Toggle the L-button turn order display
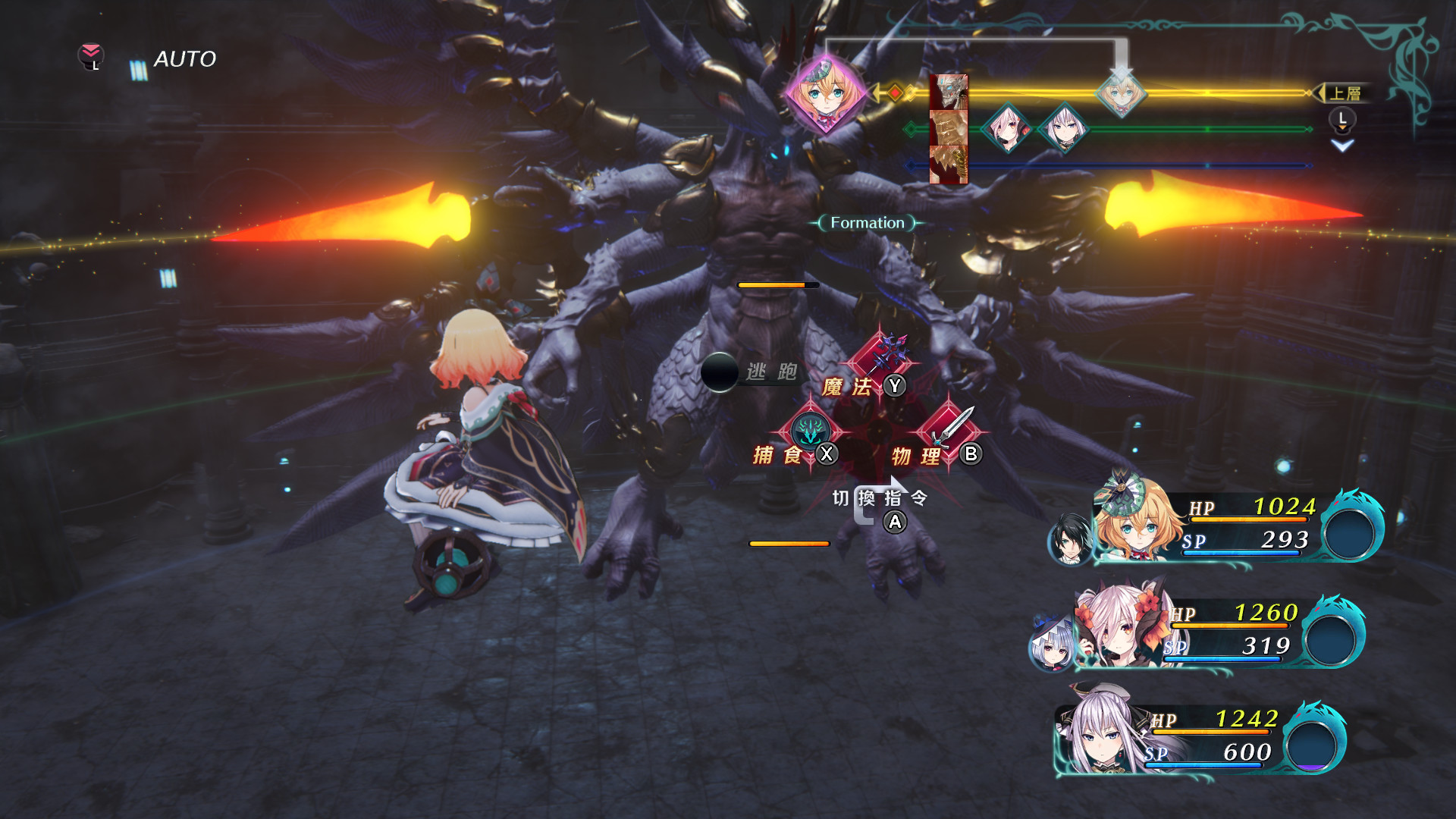This screenshot has width=1456, height=819. click(x=1342, y=118)
